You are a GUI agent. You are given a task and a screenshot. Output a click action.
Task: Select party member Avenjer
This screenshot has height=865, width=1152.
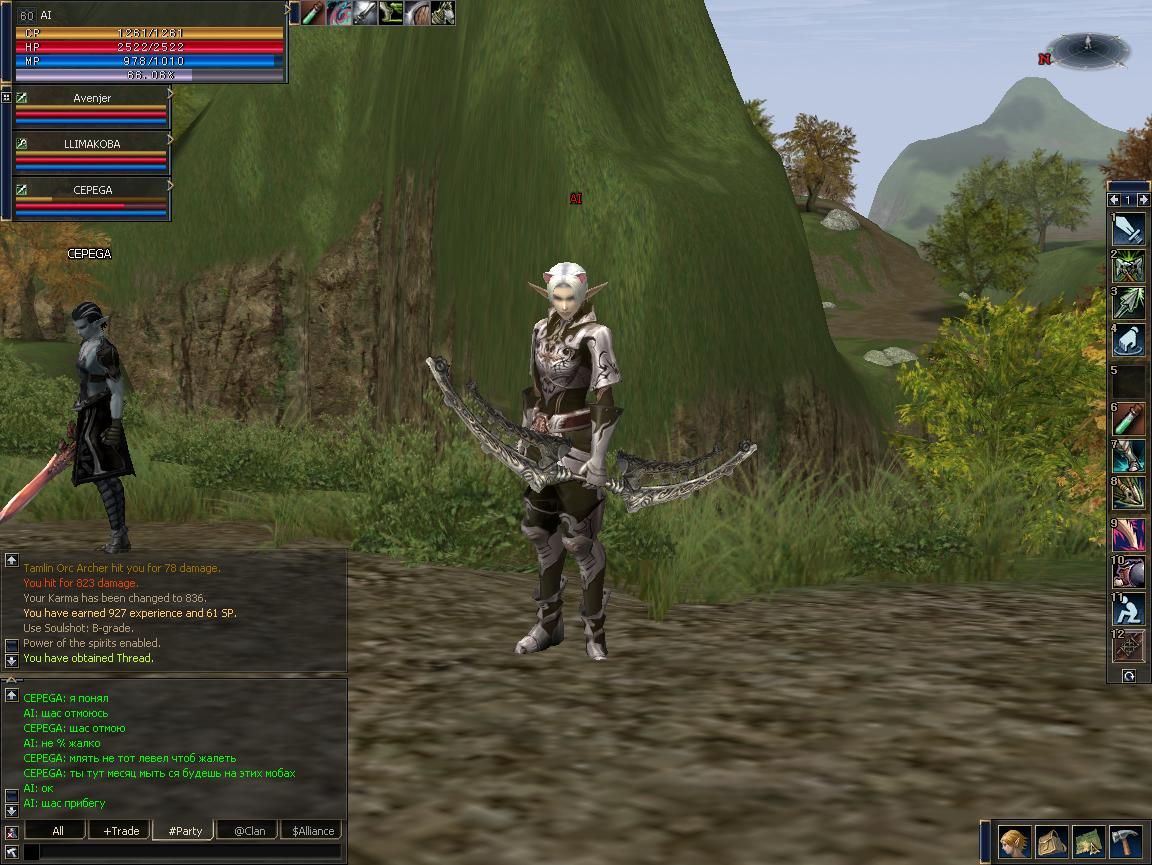[x=92, y=98]
